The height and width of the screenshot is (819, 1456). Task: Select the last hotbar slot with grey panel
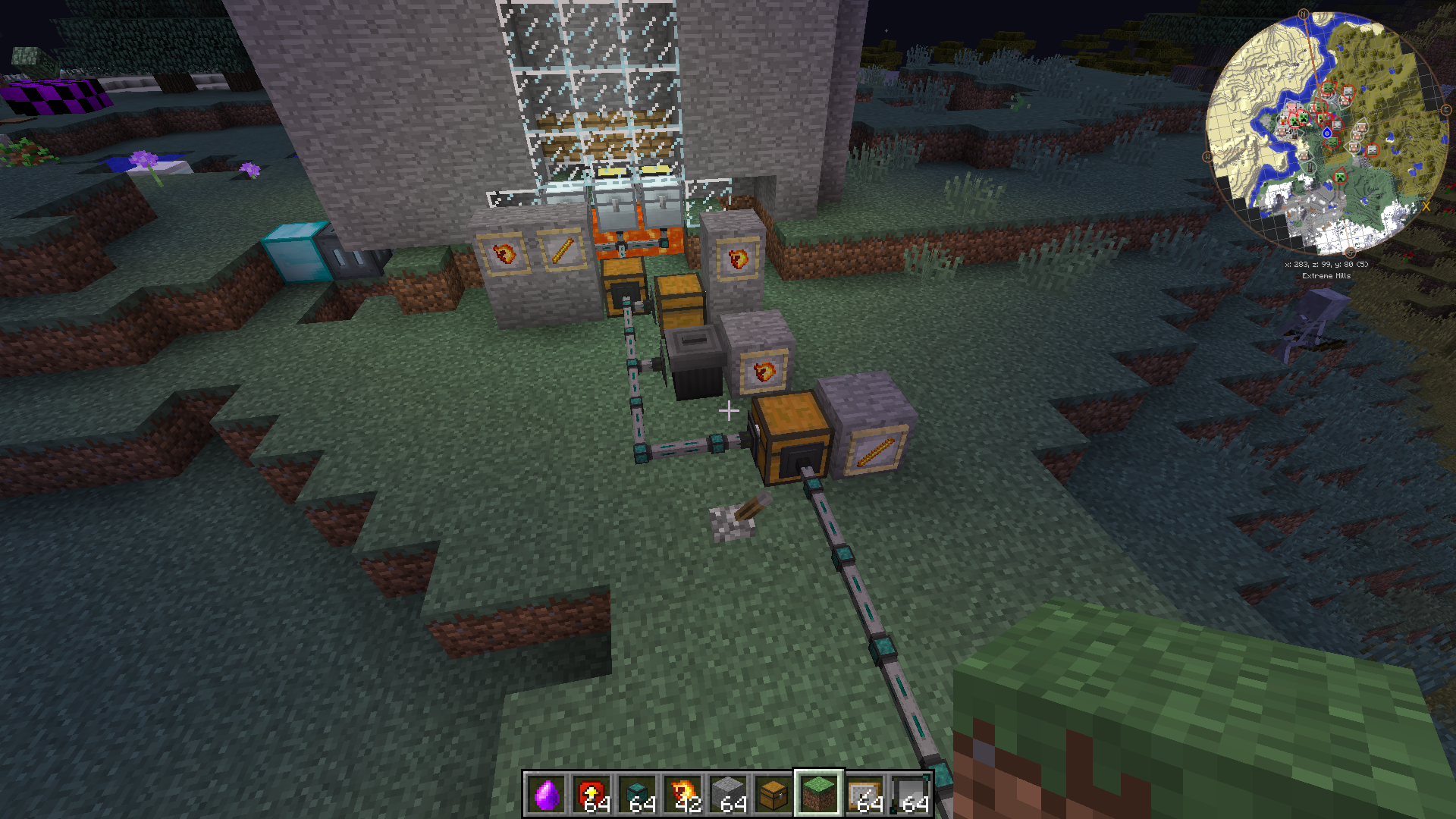tap(910, 794)
